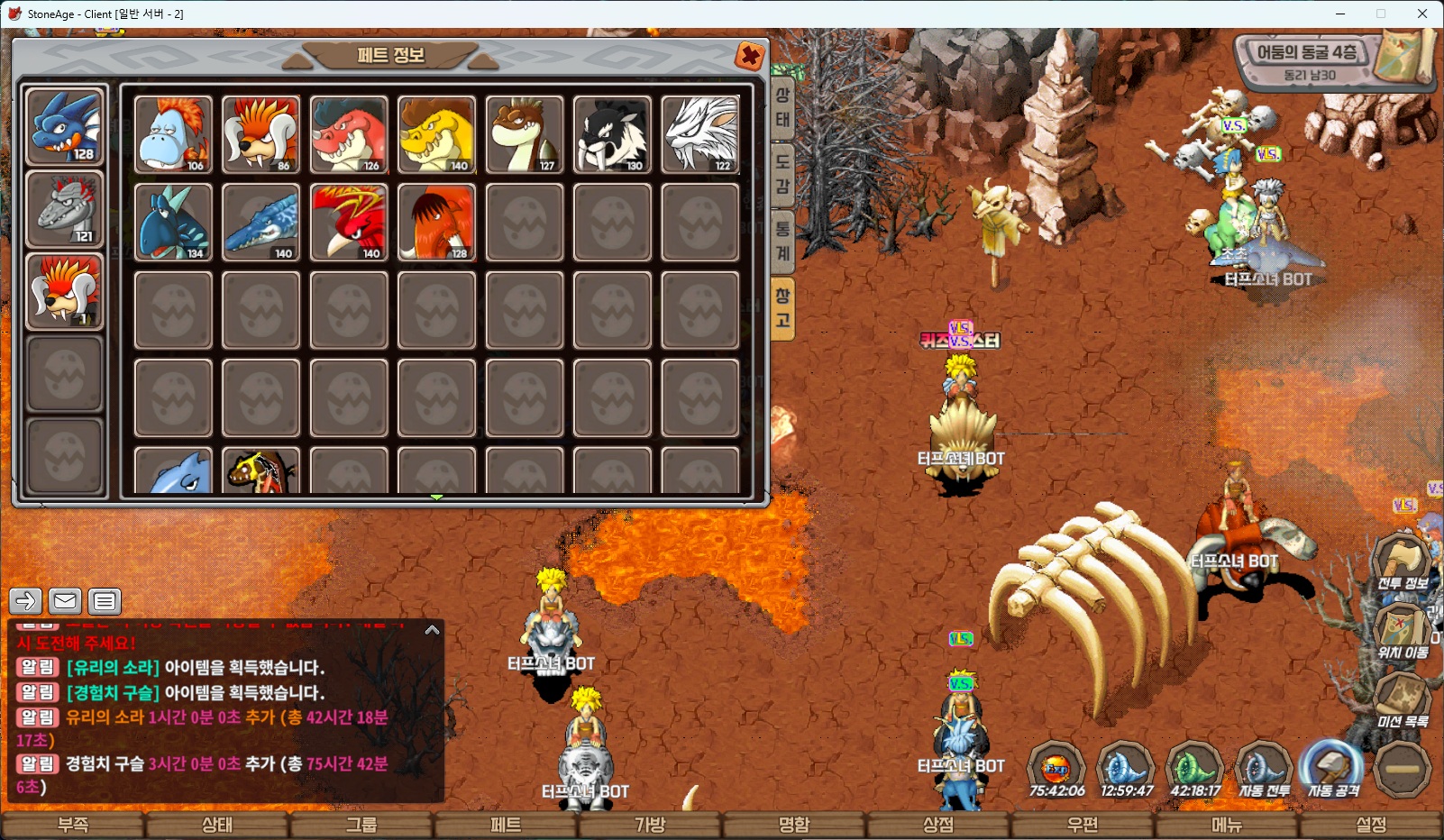Select the yellow dinosaur pet level 140
This screenshot has width=1444, height=840.
click(436, 134)
